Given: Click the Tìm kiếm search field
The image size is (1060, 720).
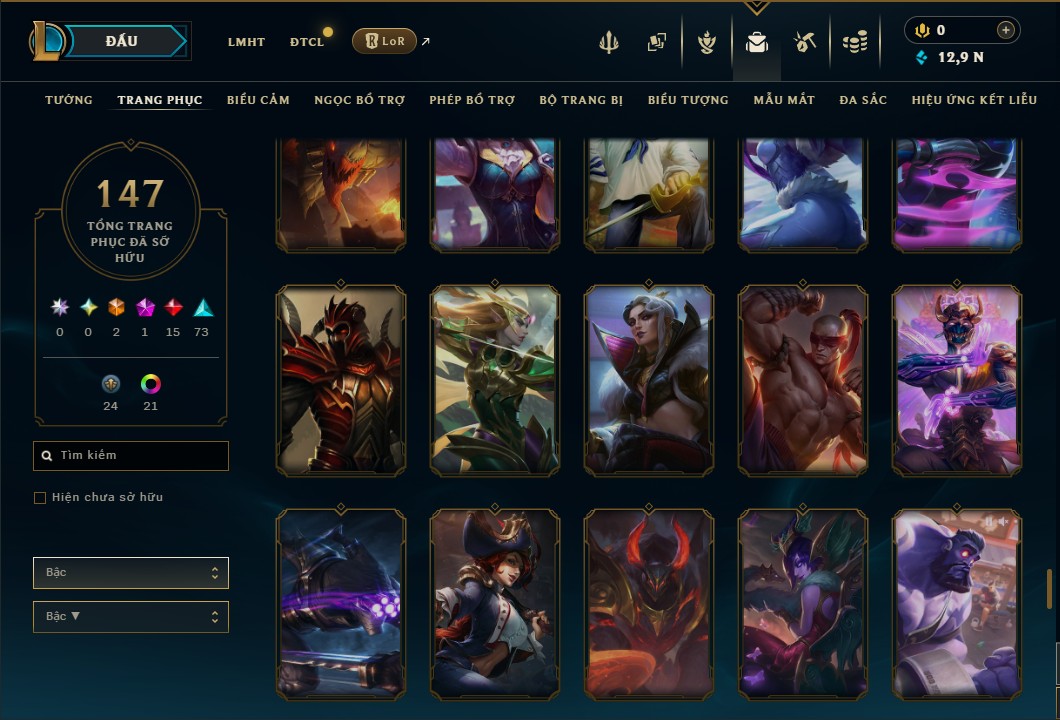Looking at the screenshot, I should tap(131, 456).
